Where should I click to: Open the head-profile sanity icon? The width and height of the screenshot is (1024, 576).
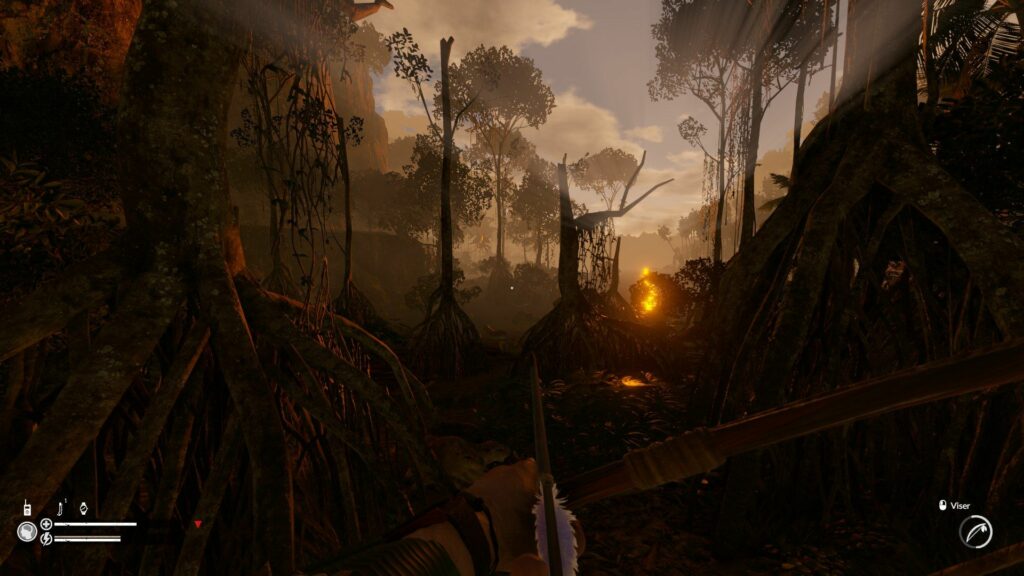click(26, 531)
